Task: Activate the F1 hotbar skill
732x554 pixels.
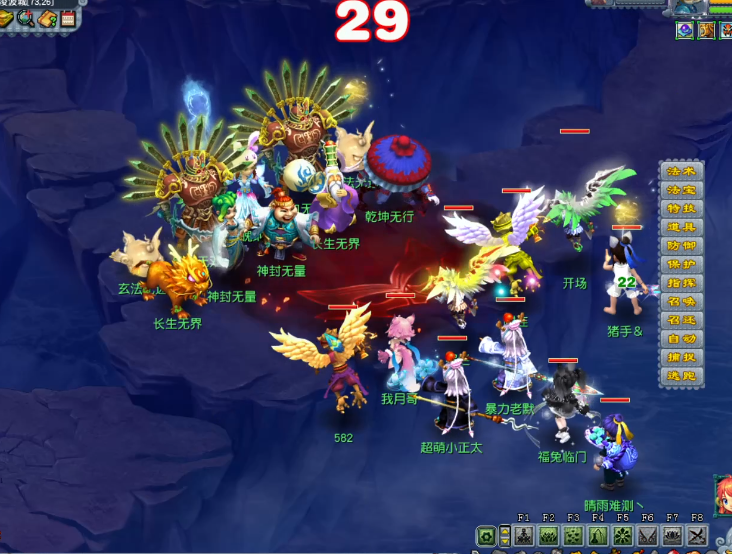Action: point(524,536)
